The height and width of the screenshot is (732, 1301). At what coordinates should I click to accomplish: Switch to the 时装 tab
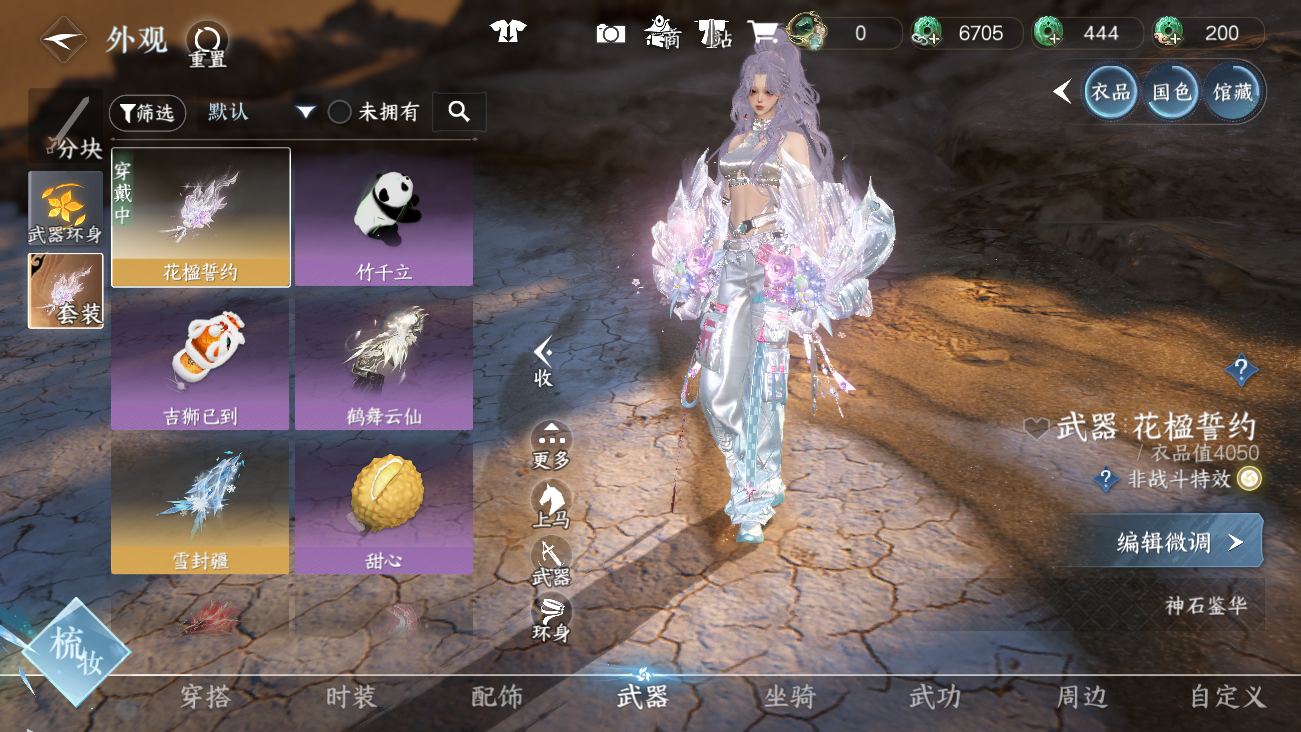tap(351, 697)
